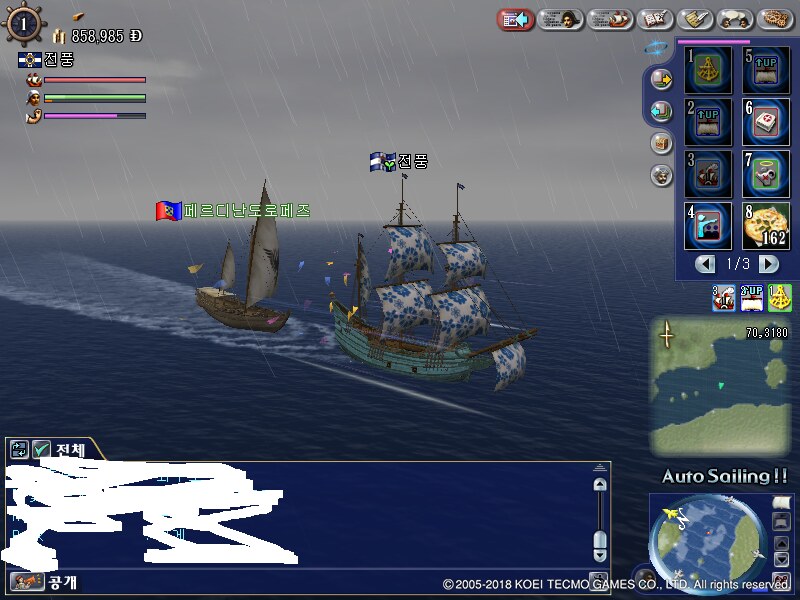Go to the previous skill bar page

click(706, 264)
